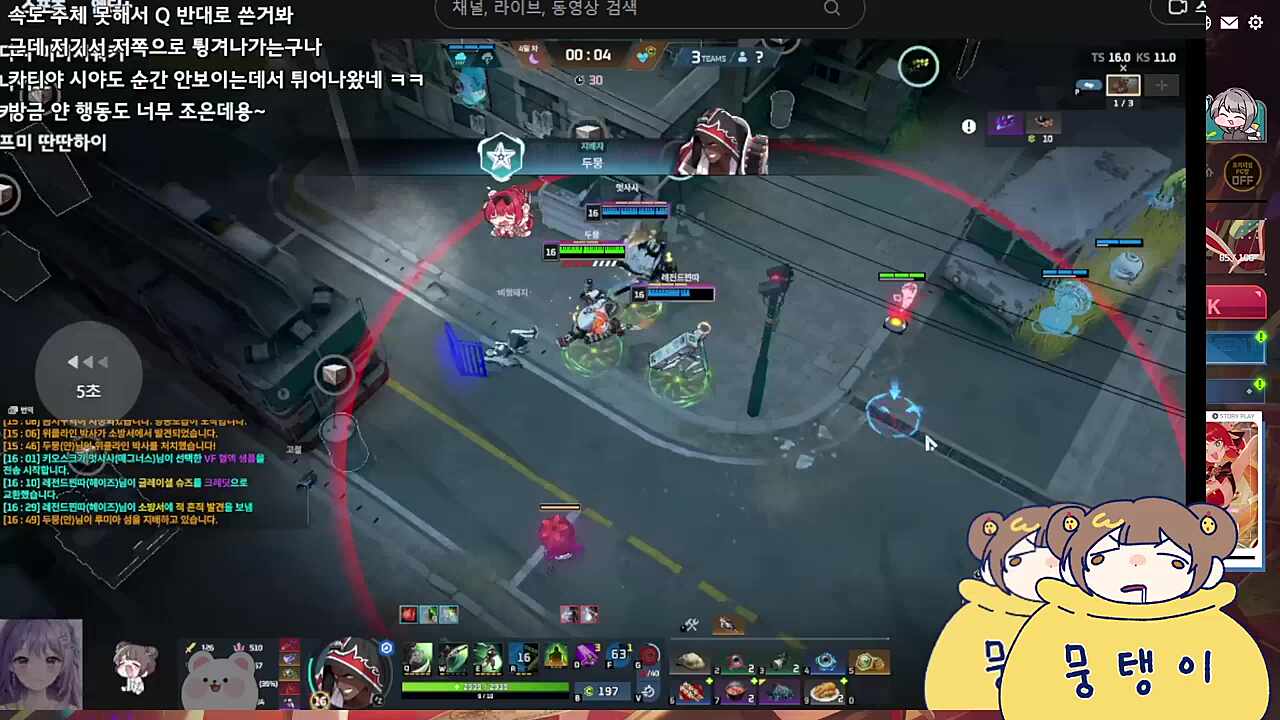Click the R skill icon showing 16
Screen dimensions: 1280x720
coord(524,657)
